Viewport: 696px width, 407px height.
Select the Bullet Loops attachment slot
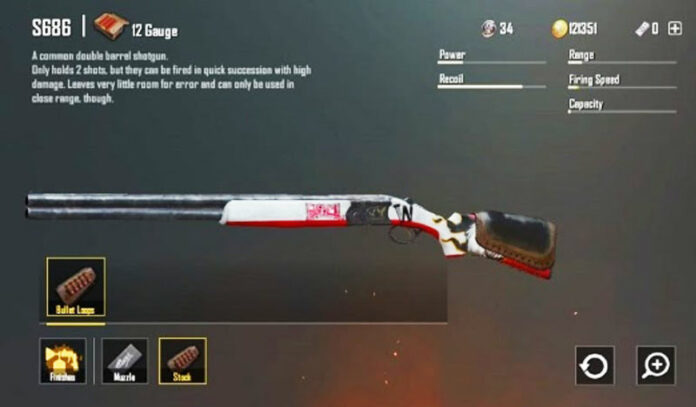76,288
